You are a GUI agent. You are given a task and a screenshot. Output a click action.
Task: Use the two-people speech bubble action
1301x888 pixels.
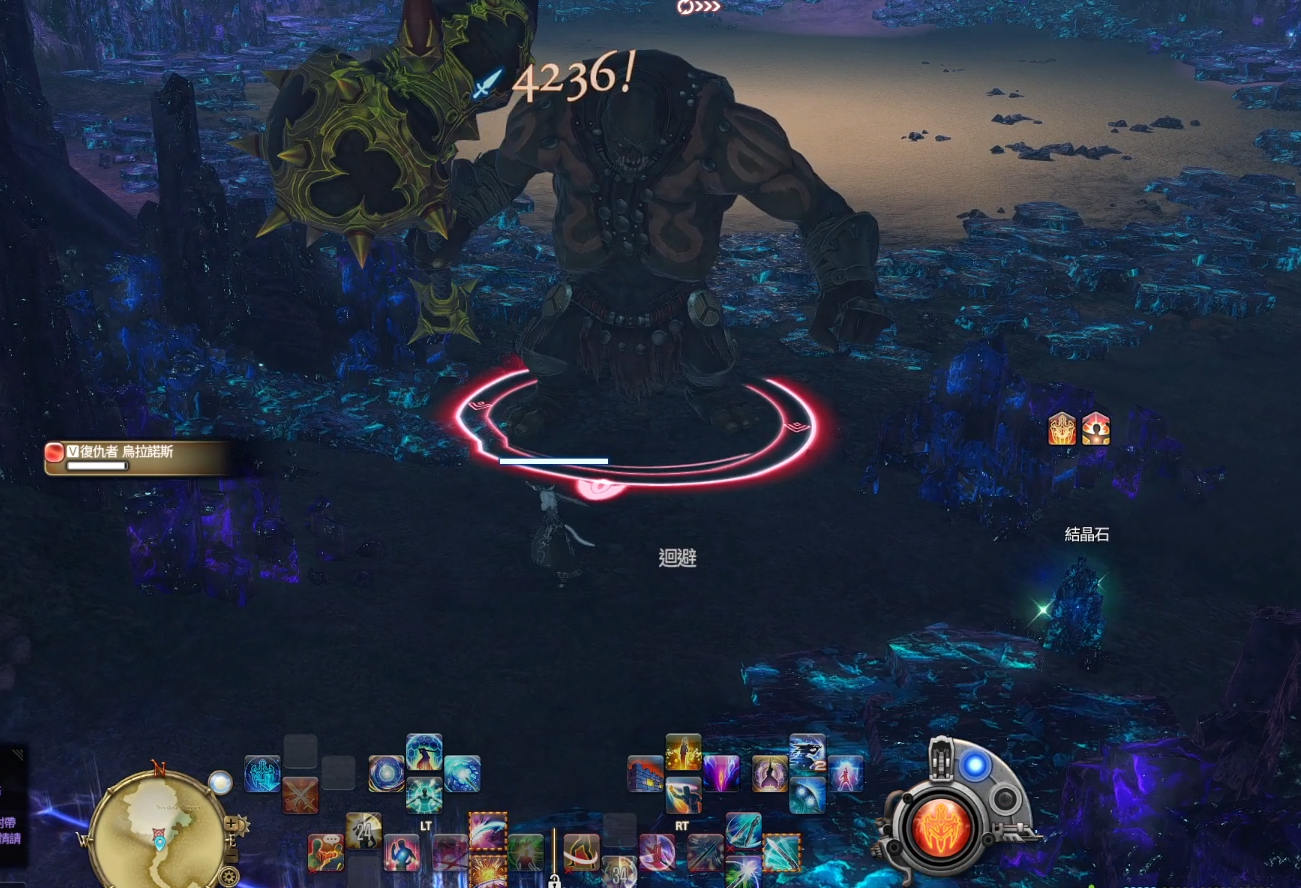tap(325, 852)
